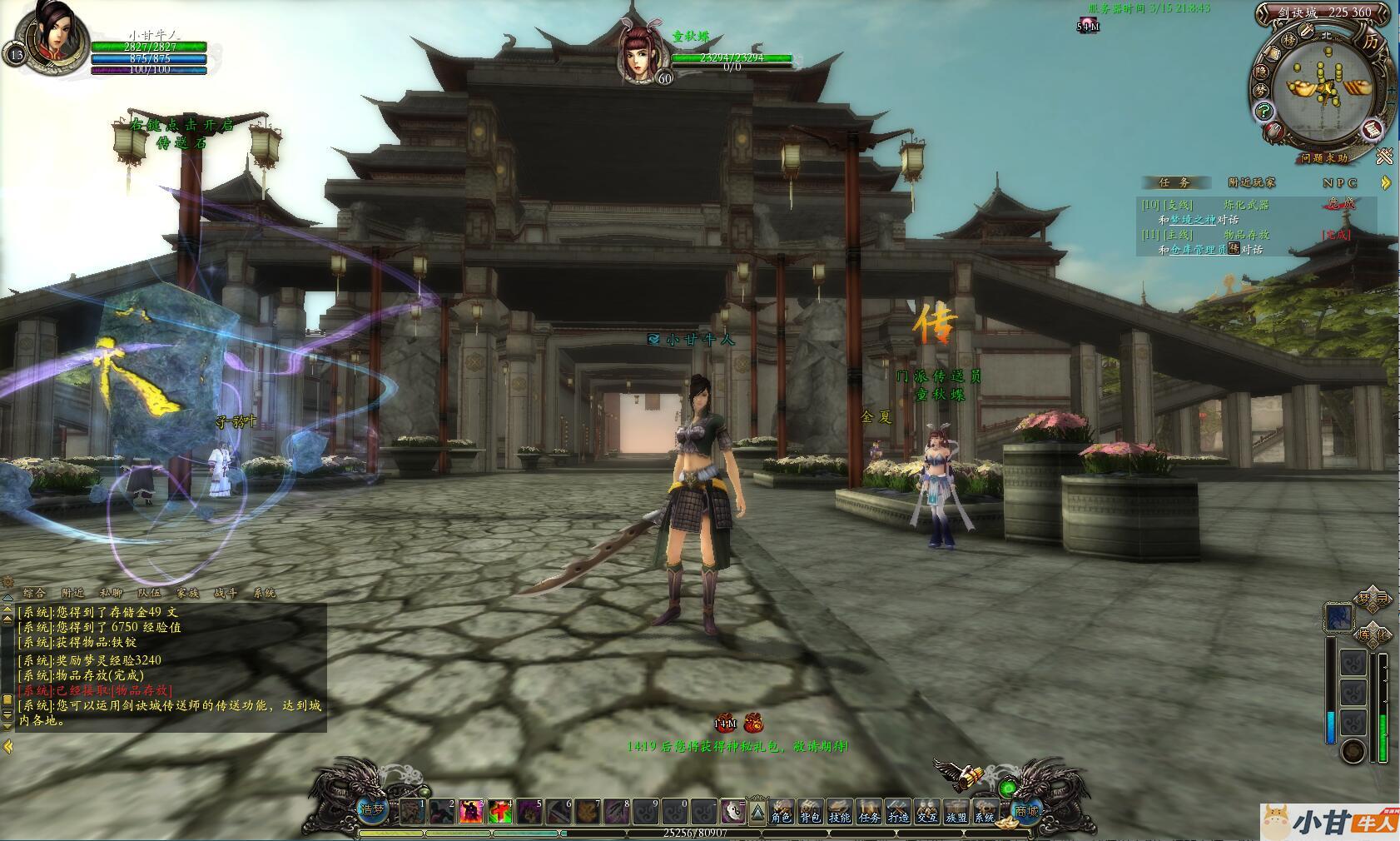Click the 造梦 orb button

point(372,809)
